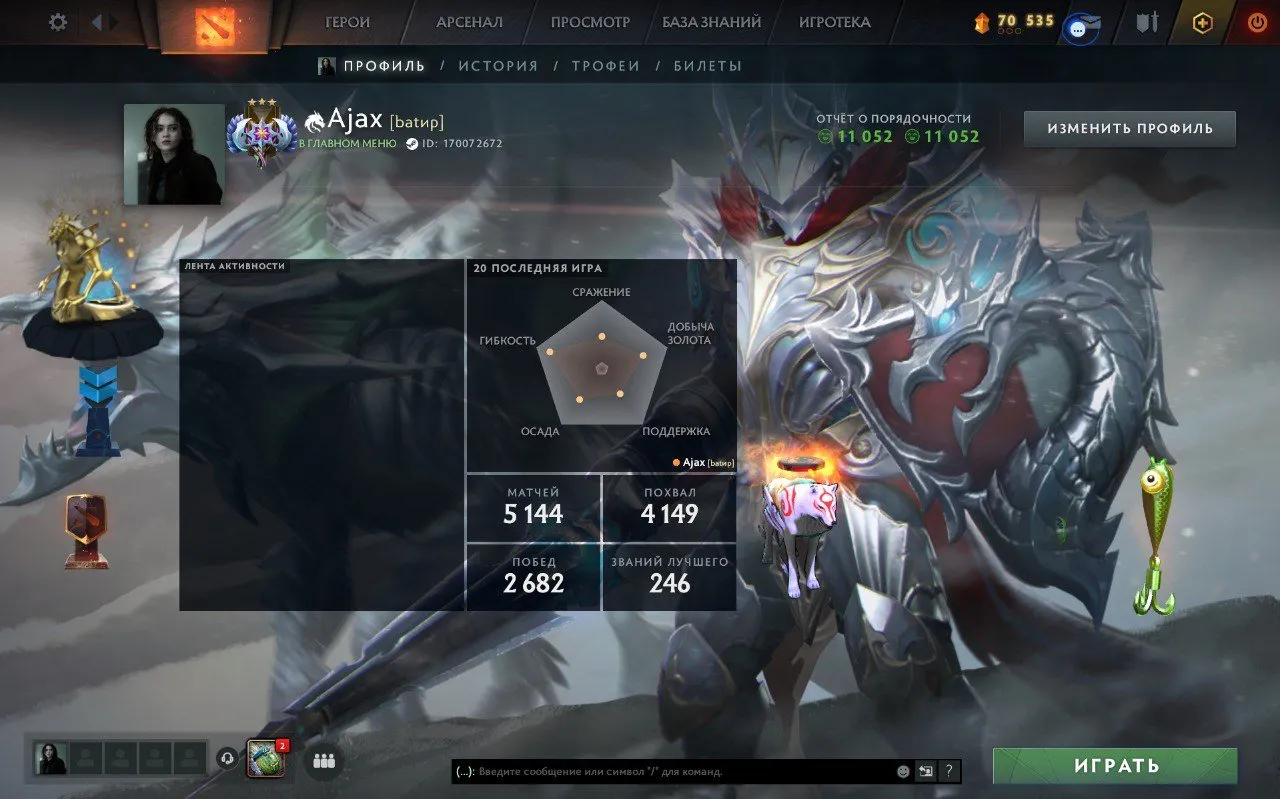Viewport: 1280px width, 799px height.
Task: Open the settings gear icon
Action: pos(57,22)
